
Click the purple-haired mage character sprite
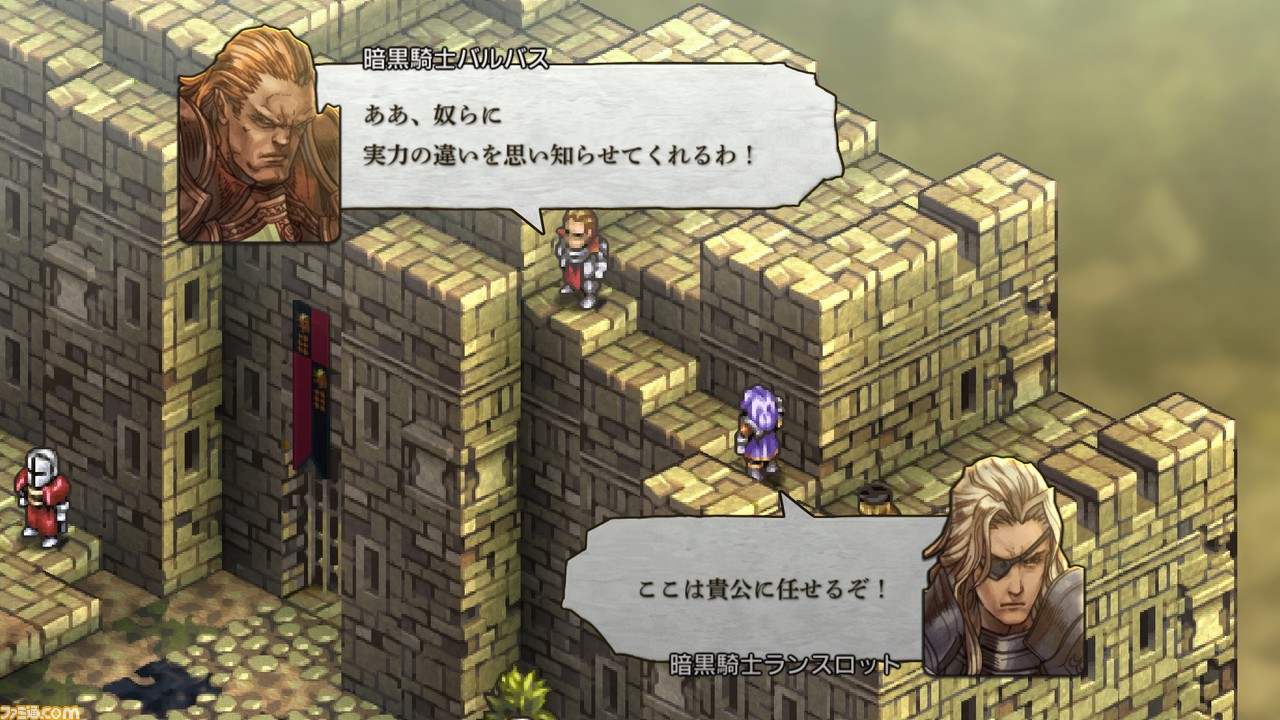coord(758,430)
